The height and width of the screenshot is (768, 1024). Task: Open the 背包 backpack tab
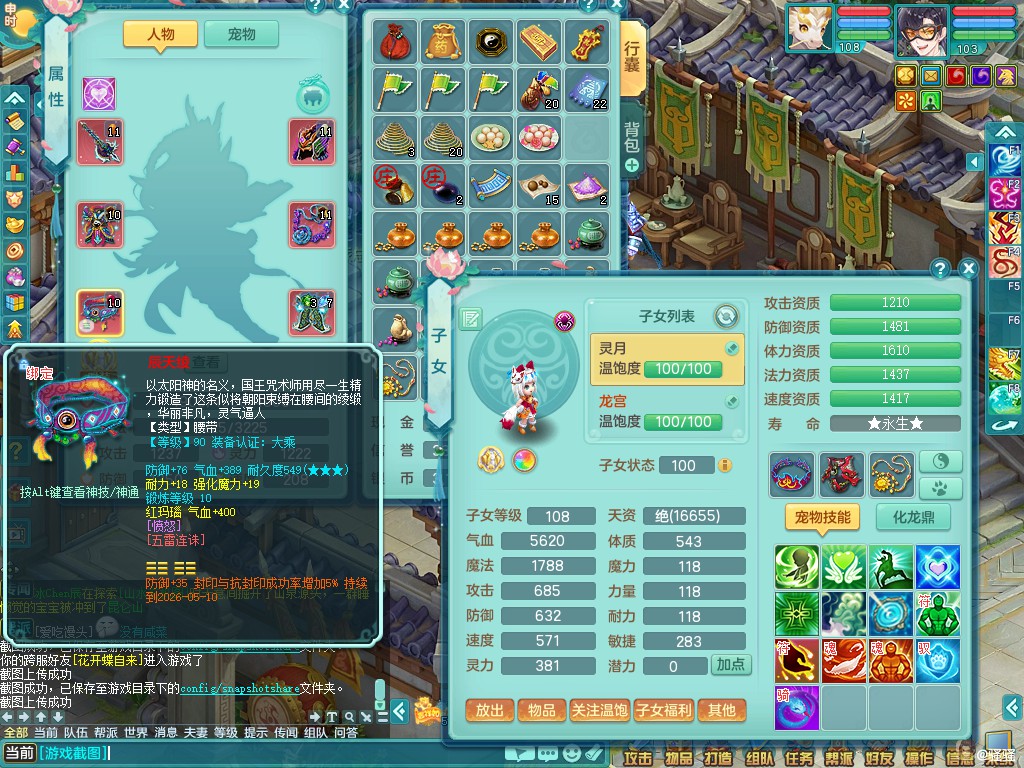coord(632,137)
